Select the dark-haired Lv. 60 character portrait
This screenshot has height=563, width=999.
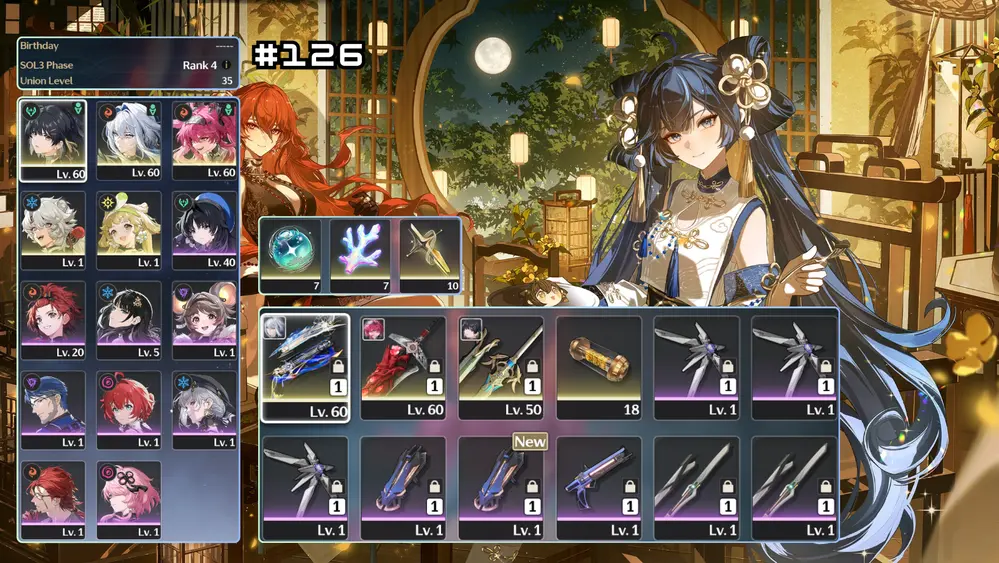[x=52, y=139]
